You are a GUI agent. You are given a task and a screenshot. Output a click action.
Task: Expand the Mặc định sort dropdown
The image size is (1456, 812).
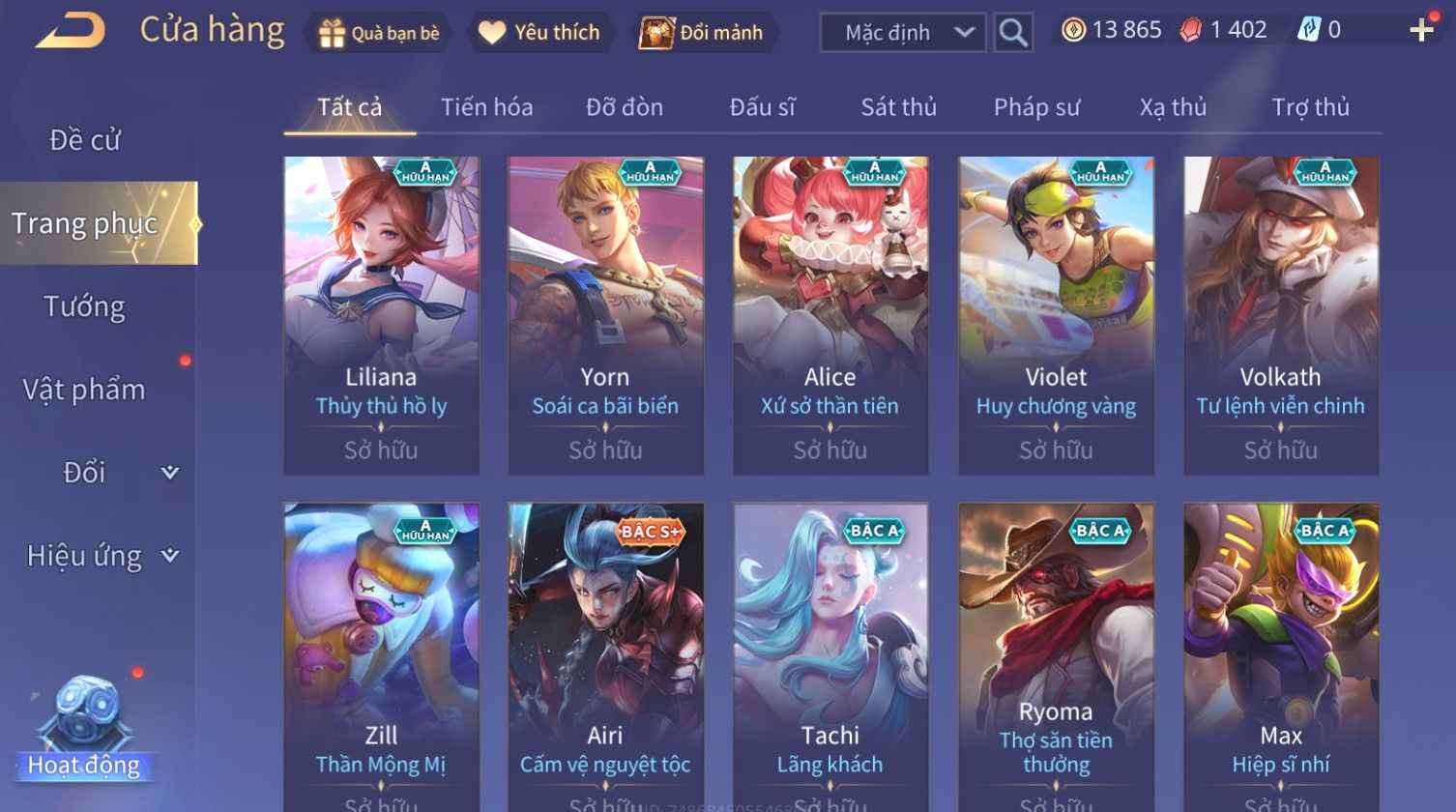pyautogui.click(x=902, y=33)
